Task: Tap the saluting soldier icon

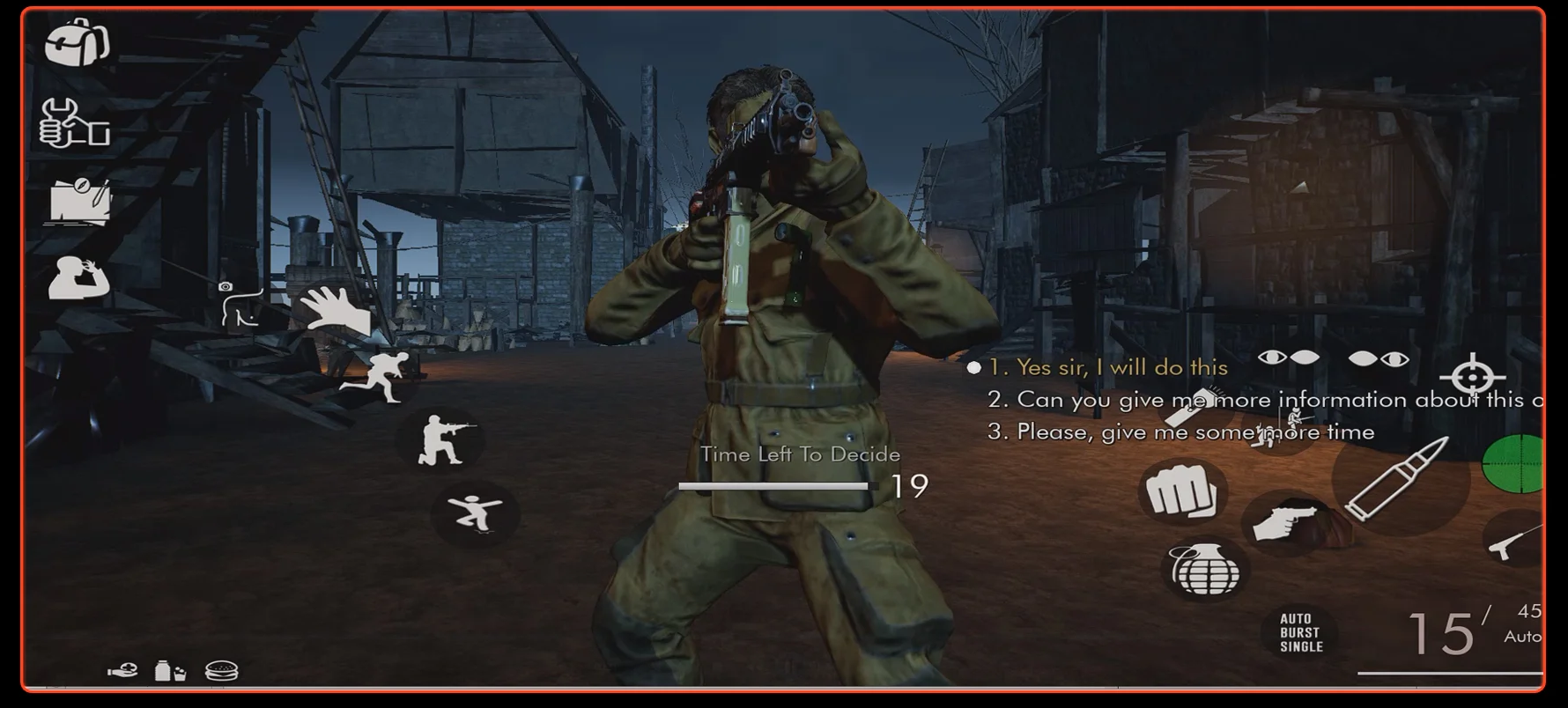Action: (x=78, y=279)
